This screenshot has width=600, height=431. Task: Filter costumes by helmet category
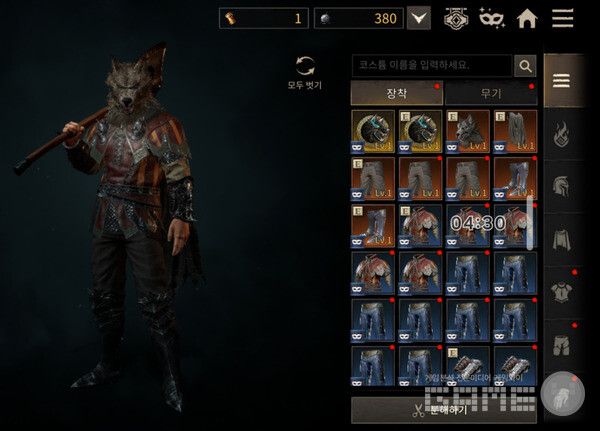coord(561,186)
